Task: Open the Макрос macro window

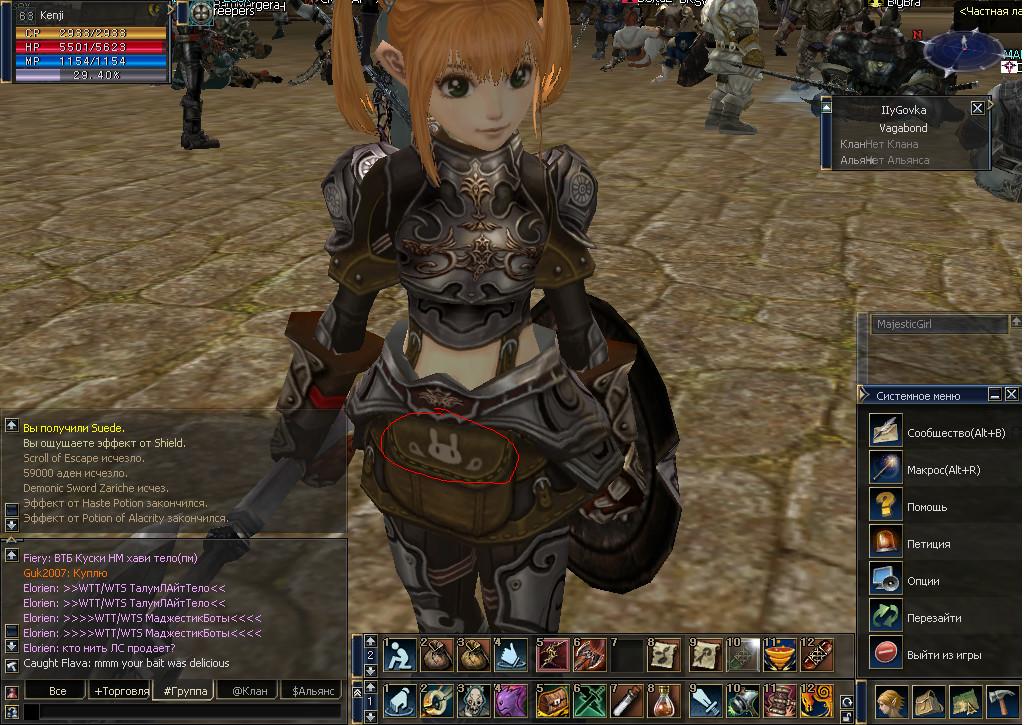Action: pyautogui.click(x=943, y=470)
